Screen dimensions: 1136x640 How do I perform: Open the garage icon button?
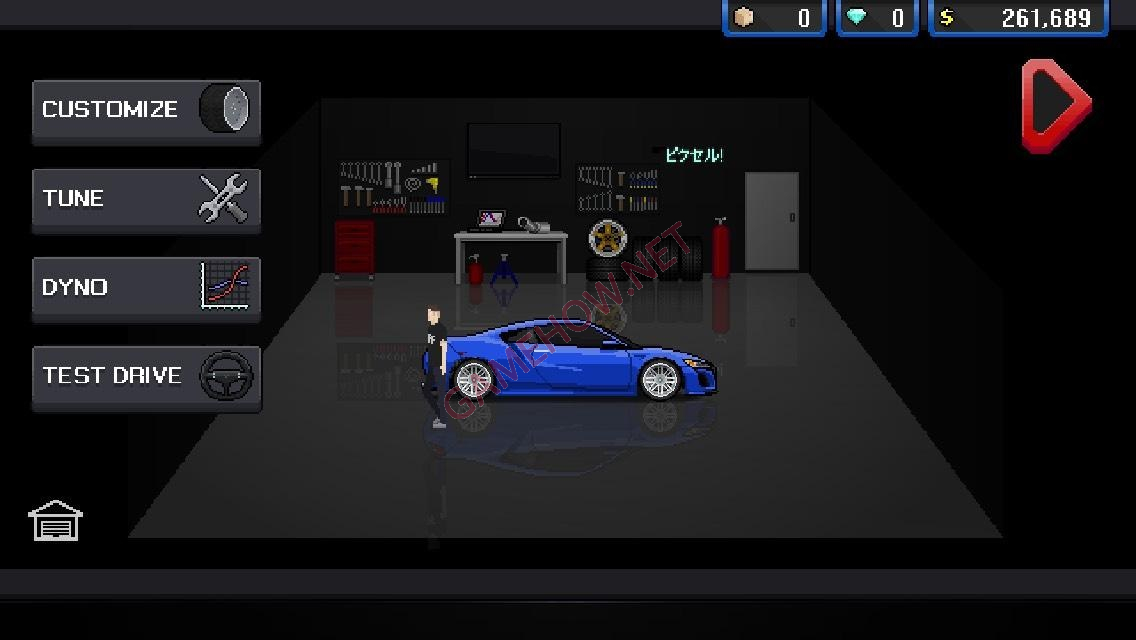point(55,521)
